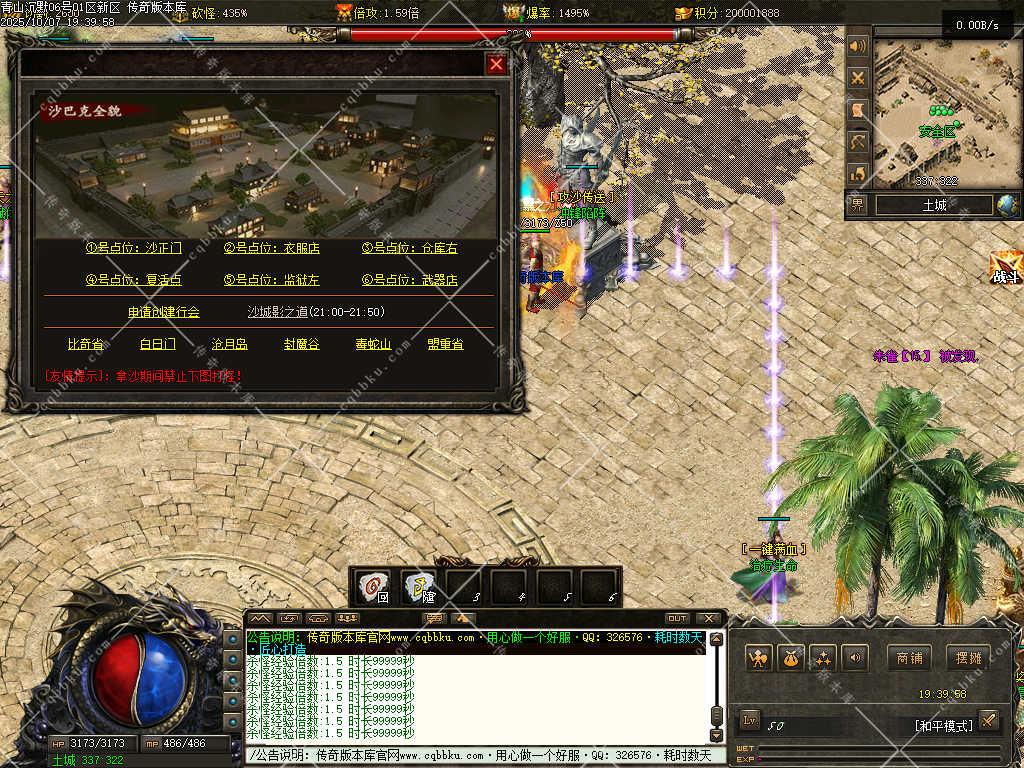This screenshot has height=768, width=1024.
Task: Travel to 比奇省
Action: [86, 344]
